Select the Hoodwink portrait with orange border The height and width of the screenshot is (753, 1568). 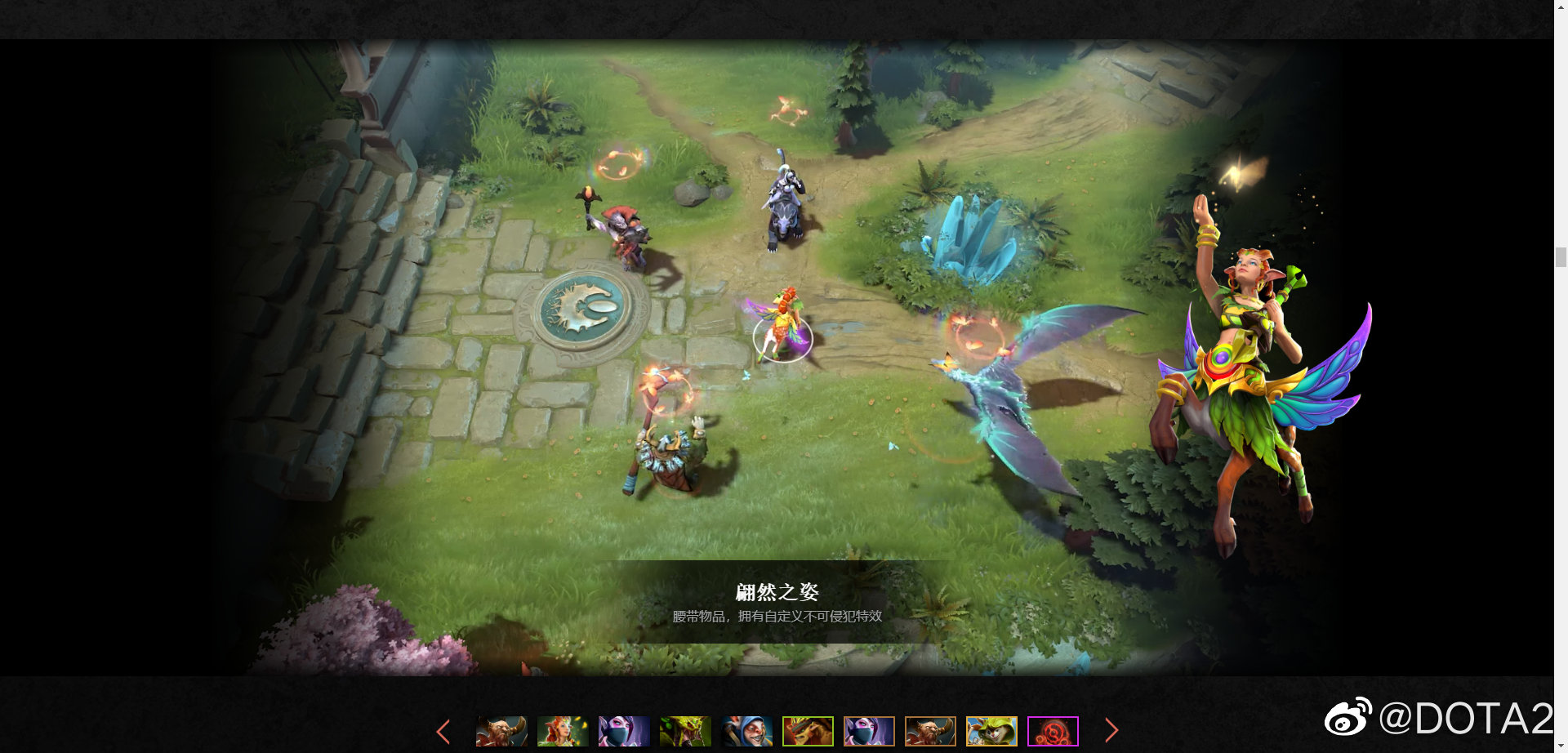click(x=993, y=731)
